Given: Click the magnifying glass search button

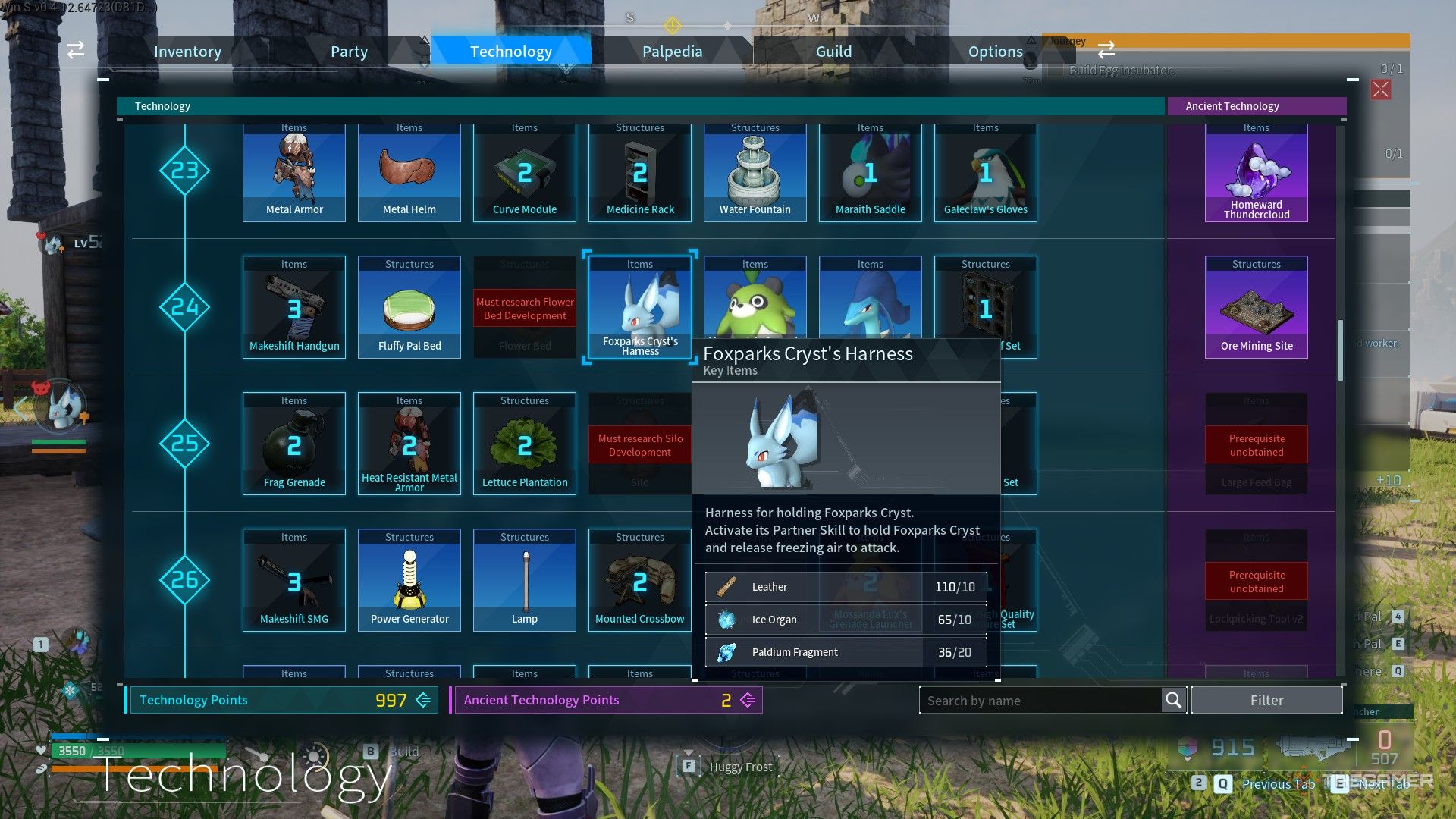Looking at the screenshot, I should click(1173, 701).
